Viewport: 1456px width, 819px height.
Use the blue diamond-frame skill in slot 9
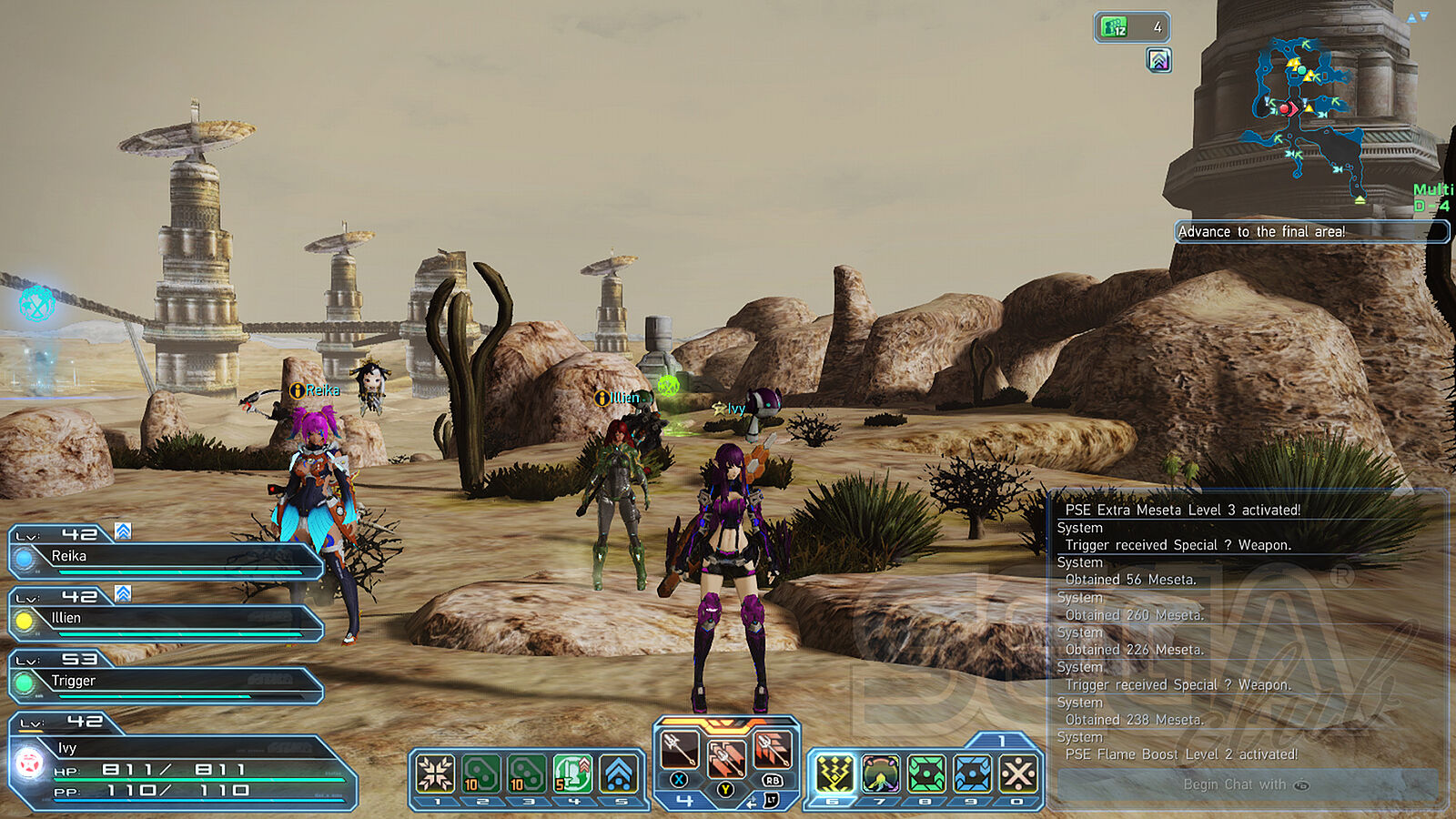[x=972, y=774]
